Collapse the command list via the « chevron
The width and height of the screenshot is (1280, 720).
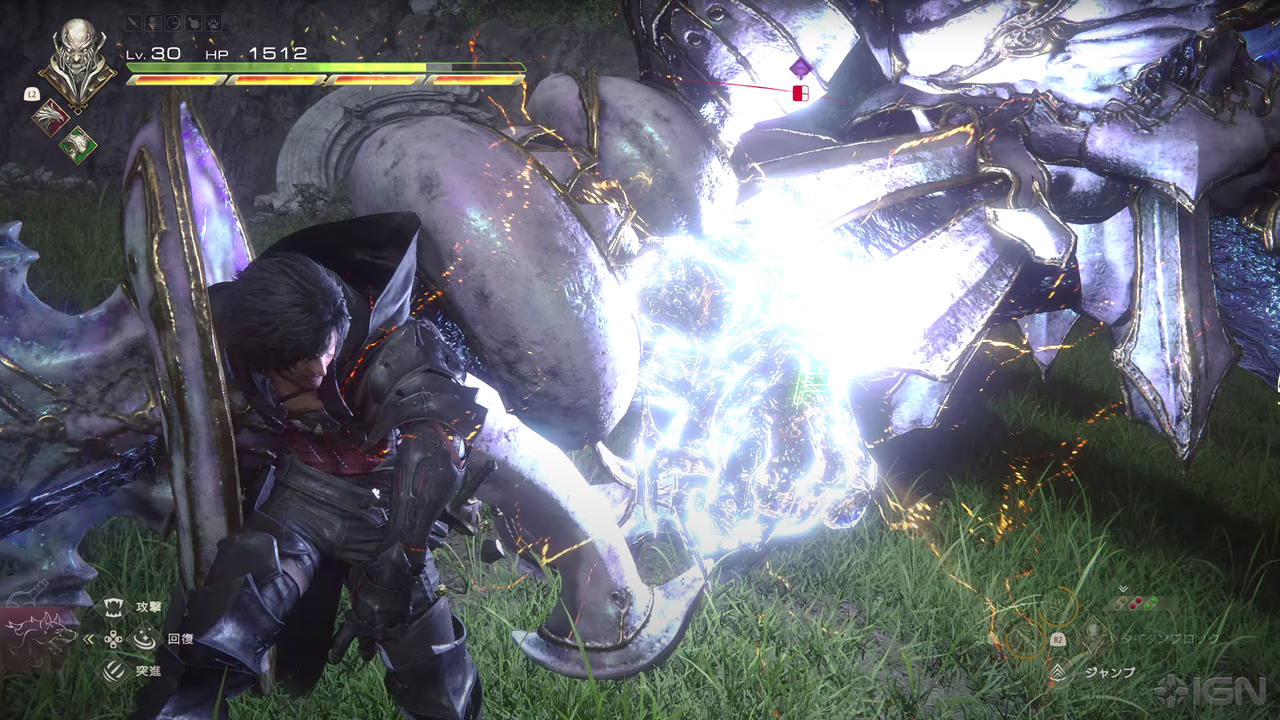(87, 639)
